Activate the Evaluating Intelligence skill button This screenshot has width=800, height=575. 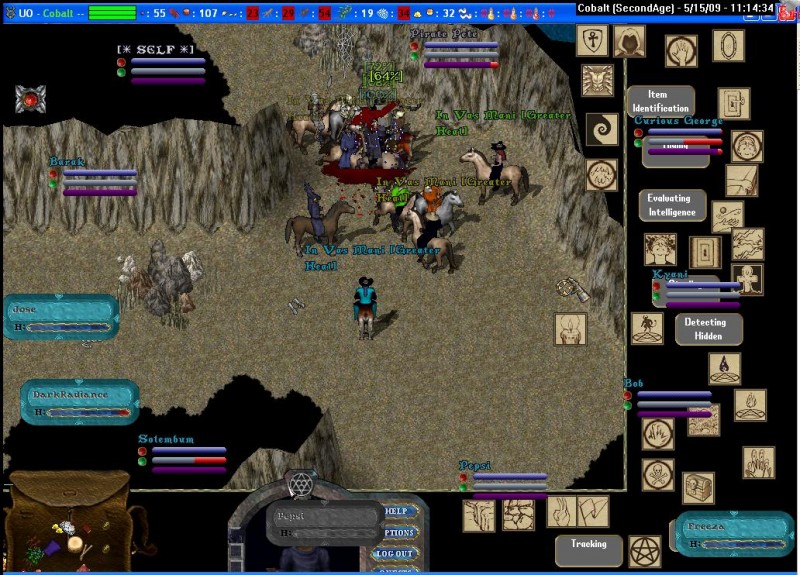[x=672, y=205]
